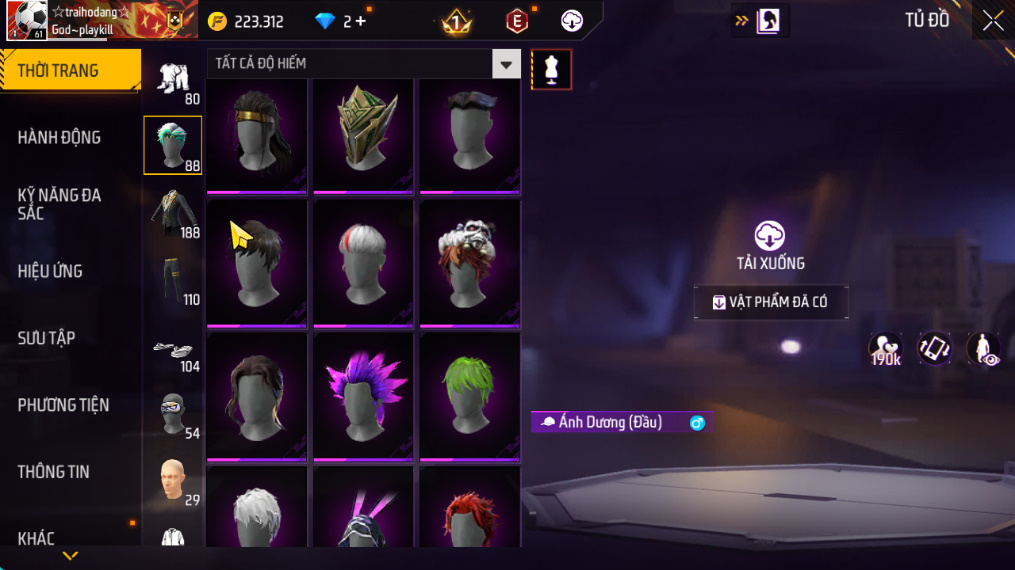
Task: Open the jacket tops subcategory
Action: 173,212
